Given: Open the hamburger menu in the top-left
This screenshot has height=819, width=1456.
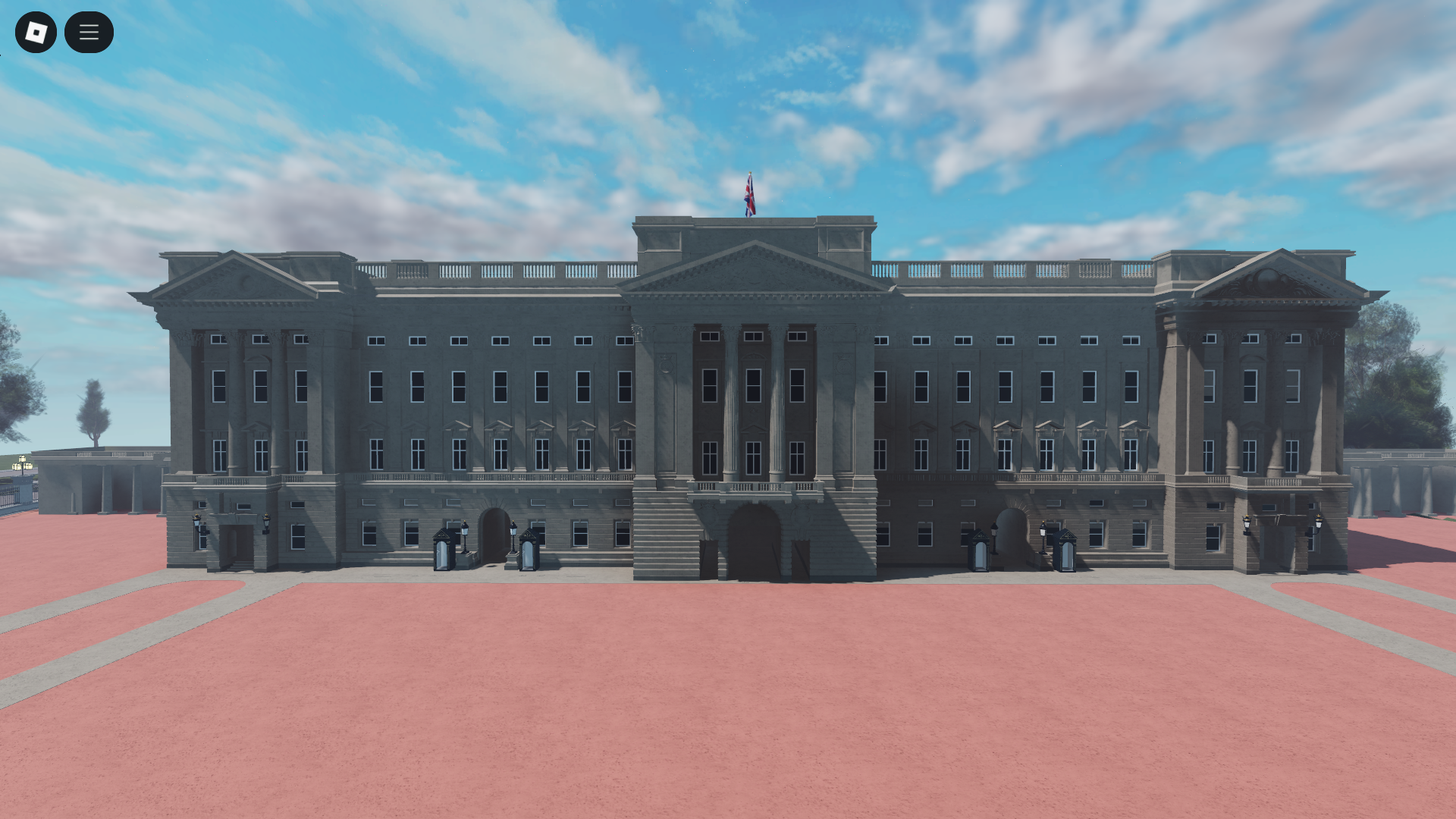Looking at the screenshot, I should [89, 32].
